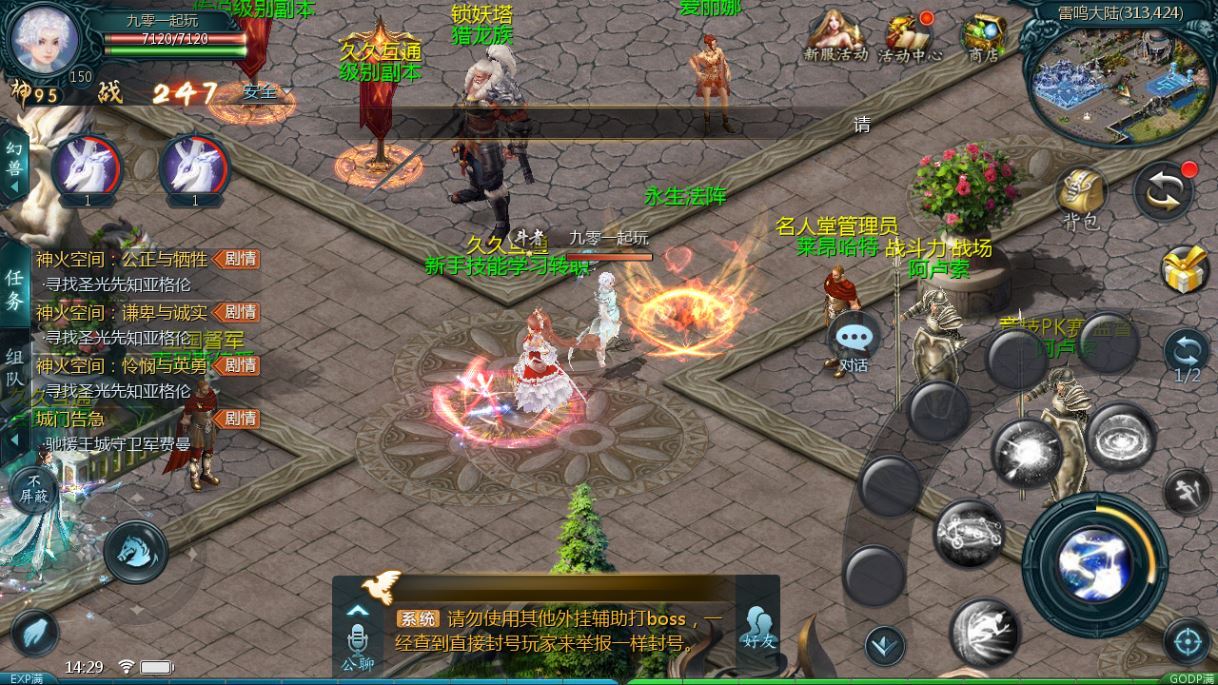The height and width of the screenshot is (685, 1218).
Task: Tap the mount horse-head button
Action: (x=135, y=550)
